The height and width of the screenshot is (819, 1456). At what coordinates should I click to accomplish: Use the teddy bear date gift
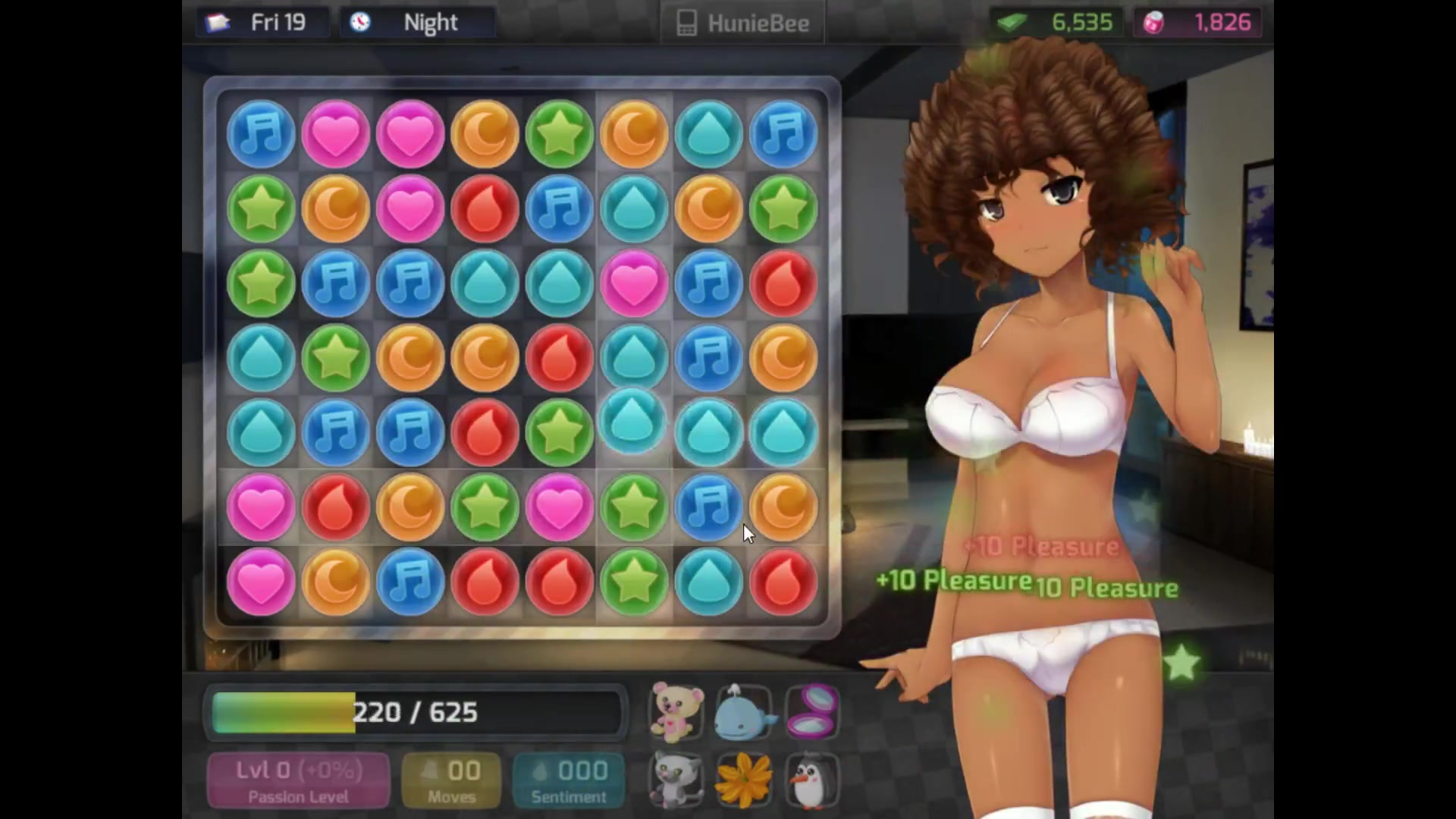676,711
